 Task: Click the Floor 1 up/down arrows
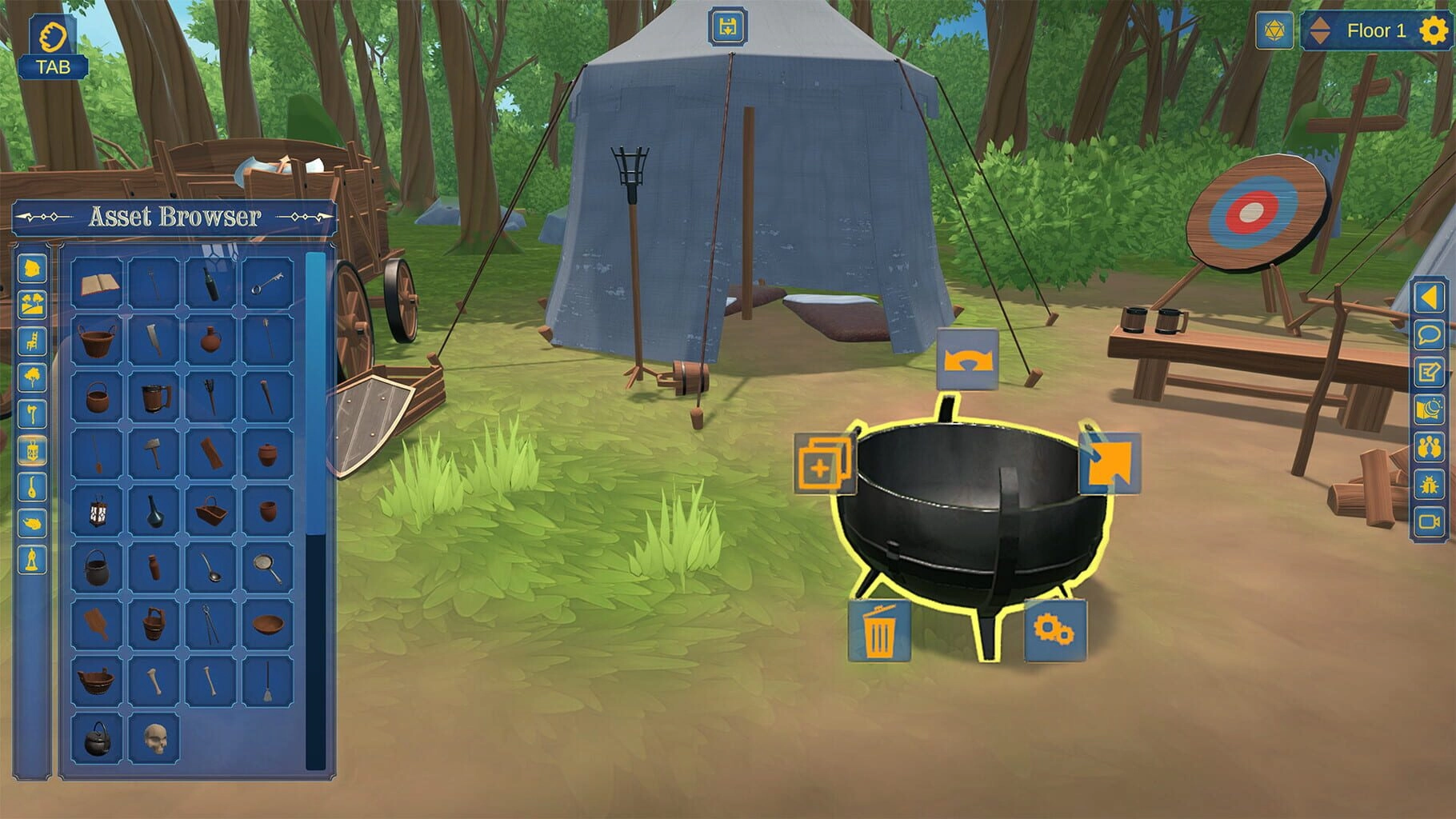[x=1320, y=31]
